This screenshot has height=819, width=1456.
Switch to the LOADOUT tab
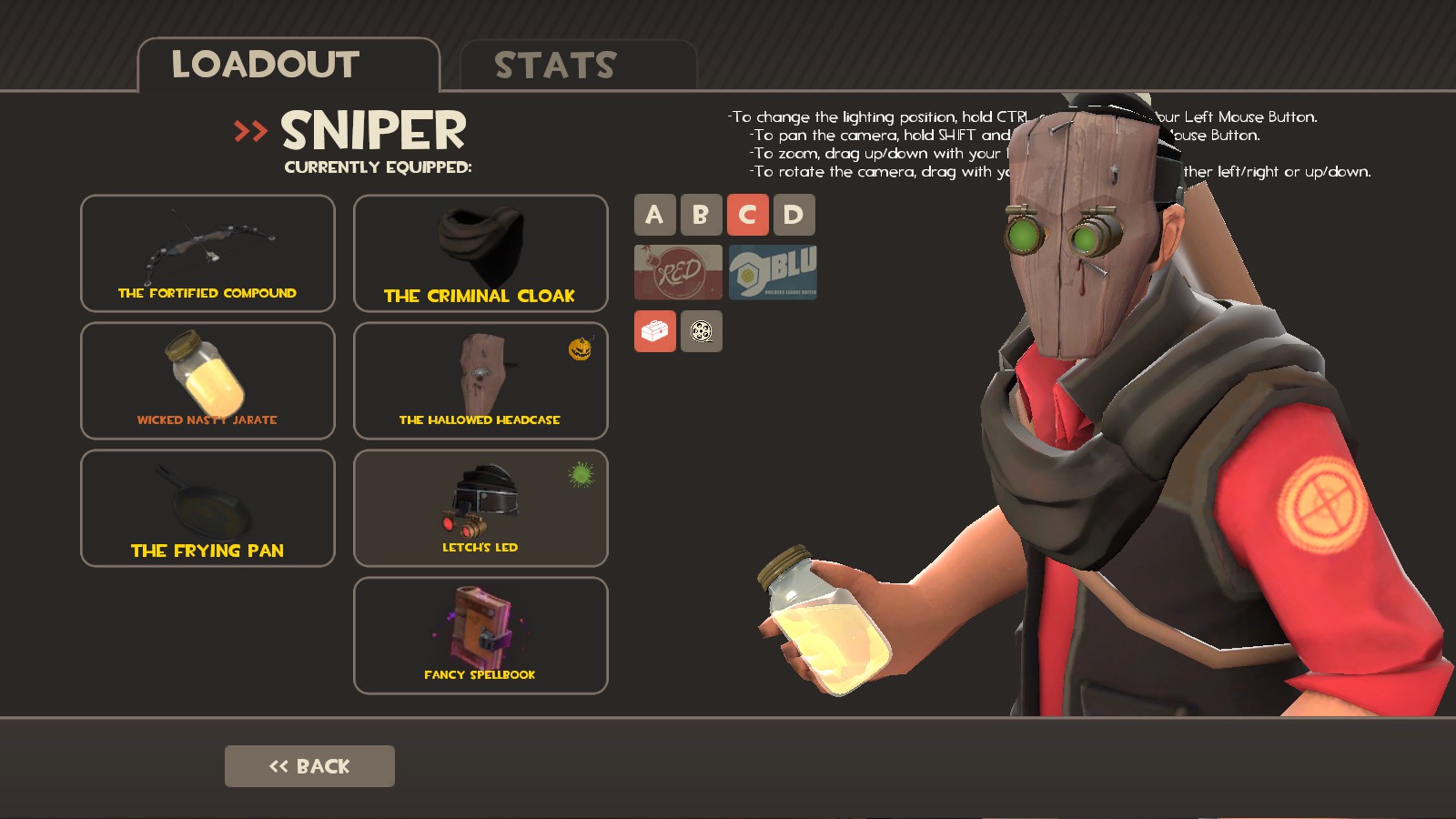[264, 64]
